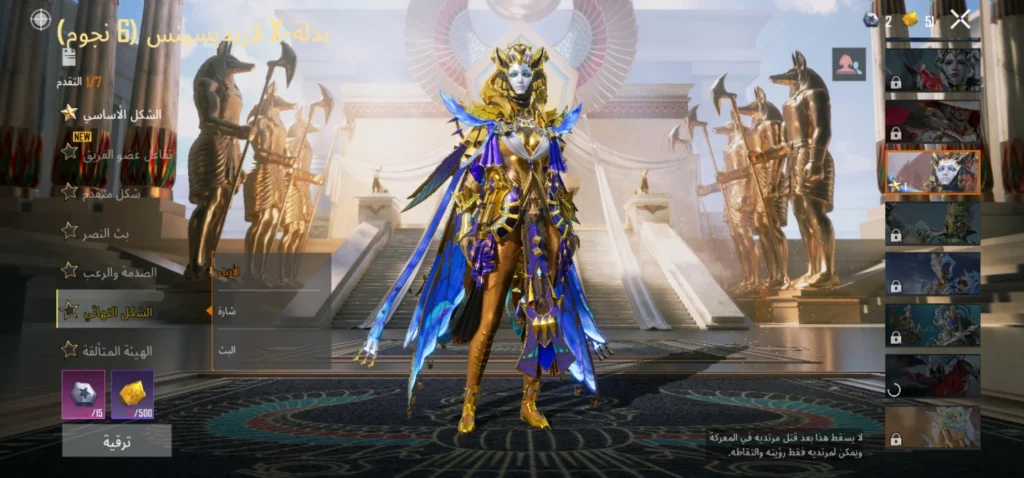Screen dimensions: 1024x478
Task: Click the crosshair target icon
Action: (x=40, y=19)
